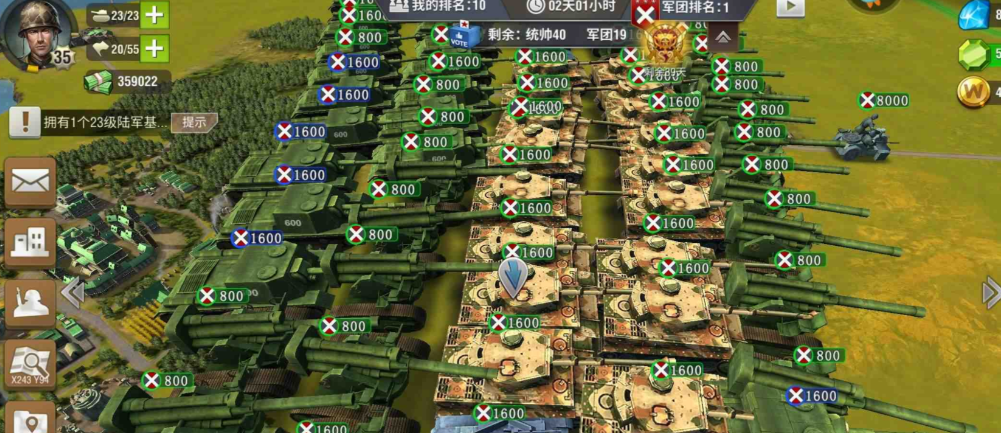Screen dimensions: 1001x433
Task: Select the blue map-pin marker on the tank
Action: [x=514, y=277]
